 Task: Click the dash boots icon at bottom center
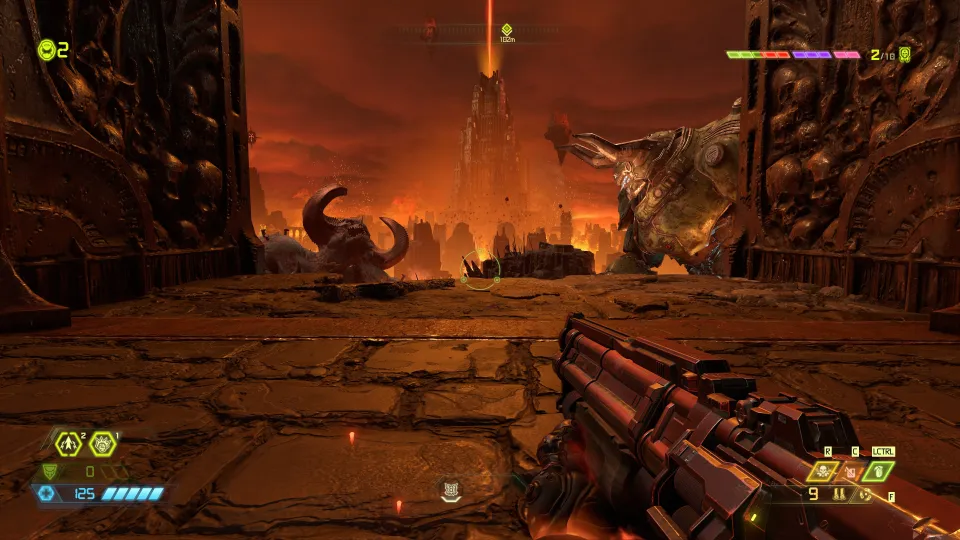tap(452, 491)
